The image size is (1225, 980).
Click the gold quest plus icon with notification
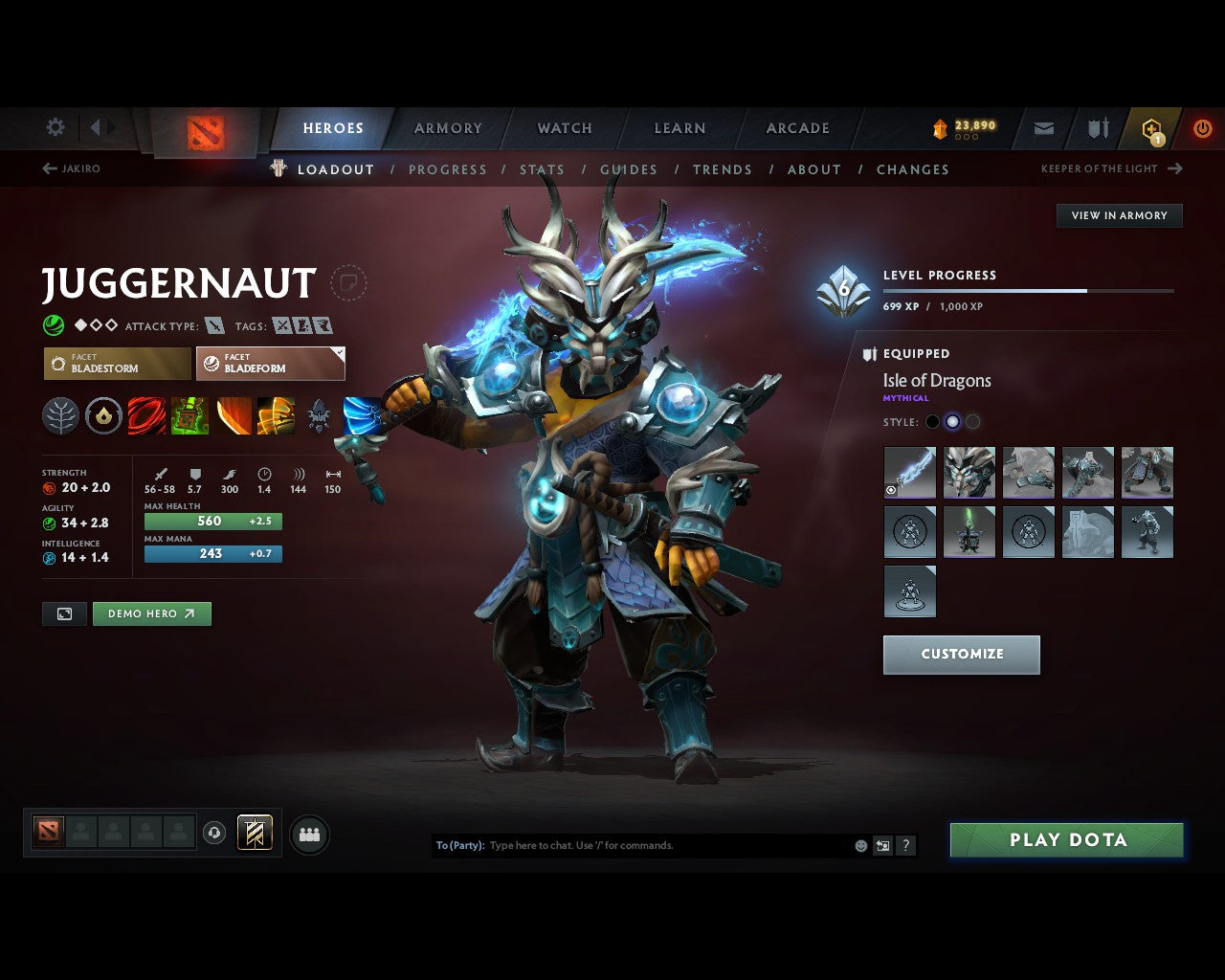click(1151, 127)
